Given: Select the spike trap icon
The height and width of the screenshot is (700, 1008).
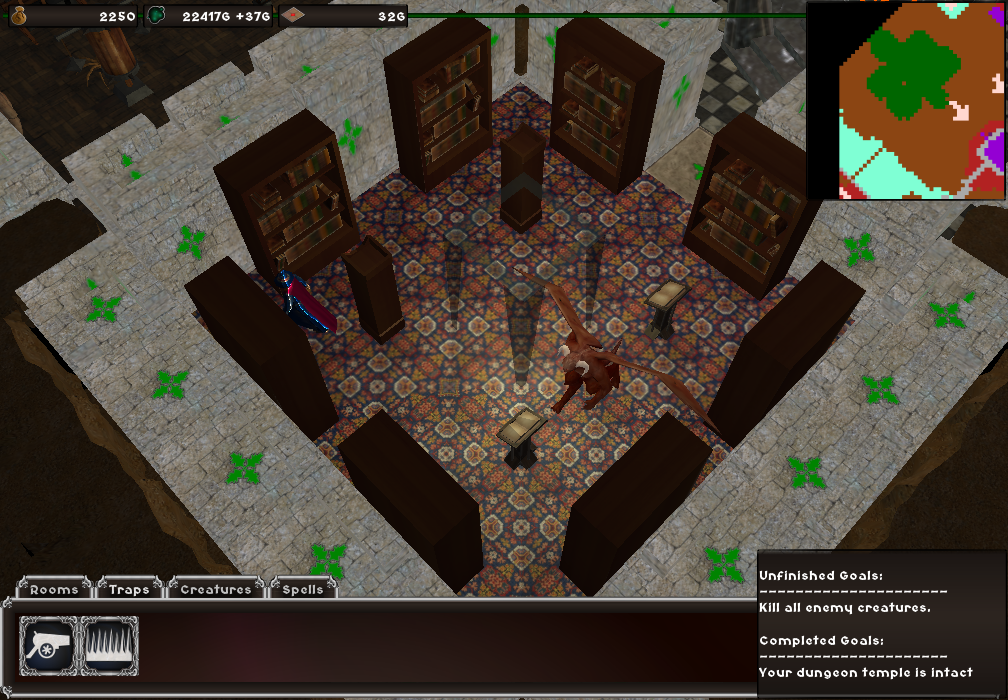Looking at the screenshot, I should click(x=109, y=645).
